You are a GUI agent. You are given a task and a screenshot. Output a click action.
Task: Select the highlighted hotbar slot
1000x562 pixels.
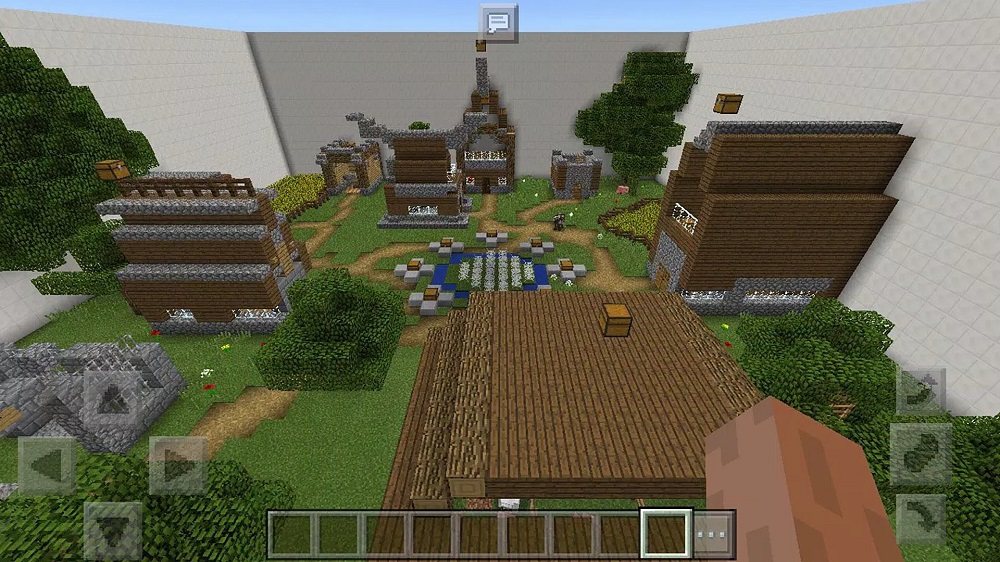tap(666, 534)
